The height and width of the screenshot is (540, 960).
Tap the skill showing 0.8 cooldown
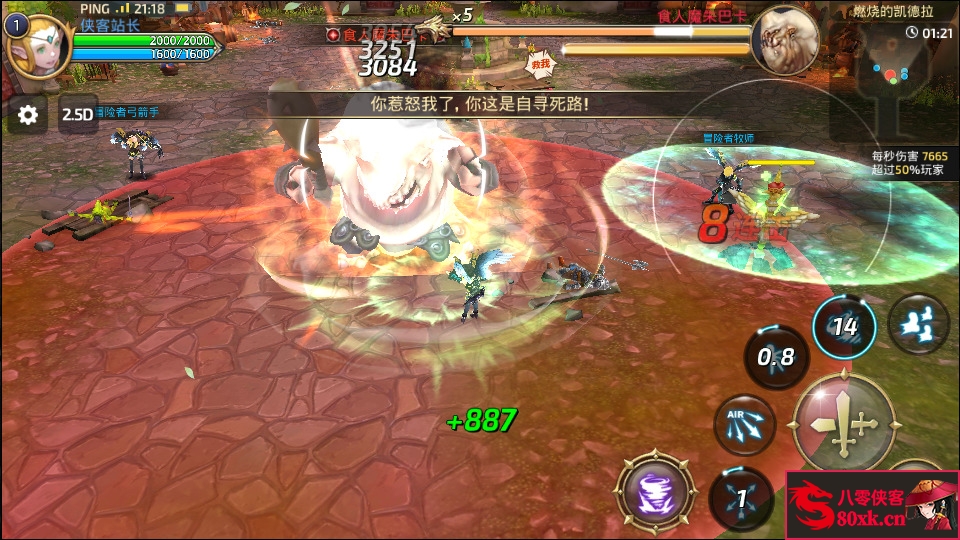tap(775, 357)
